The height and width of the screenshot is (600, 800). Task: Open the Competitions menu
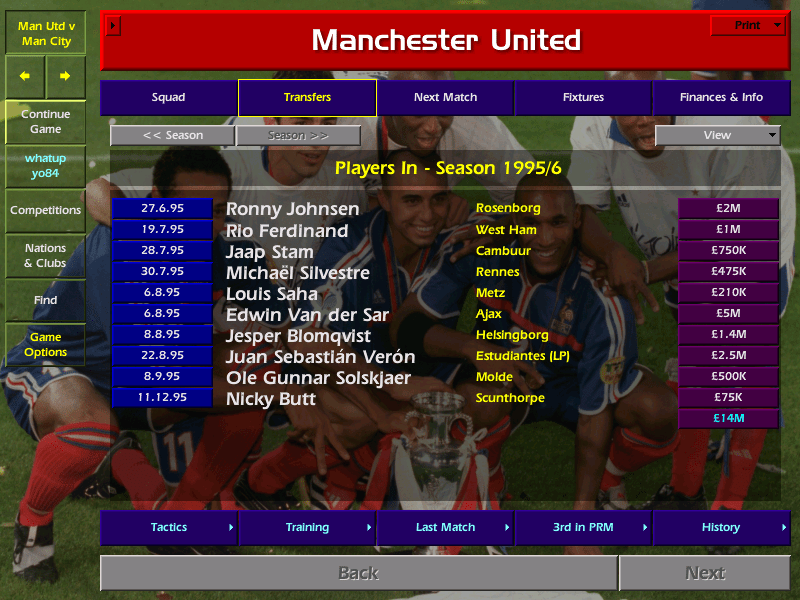tap(45, 211)
